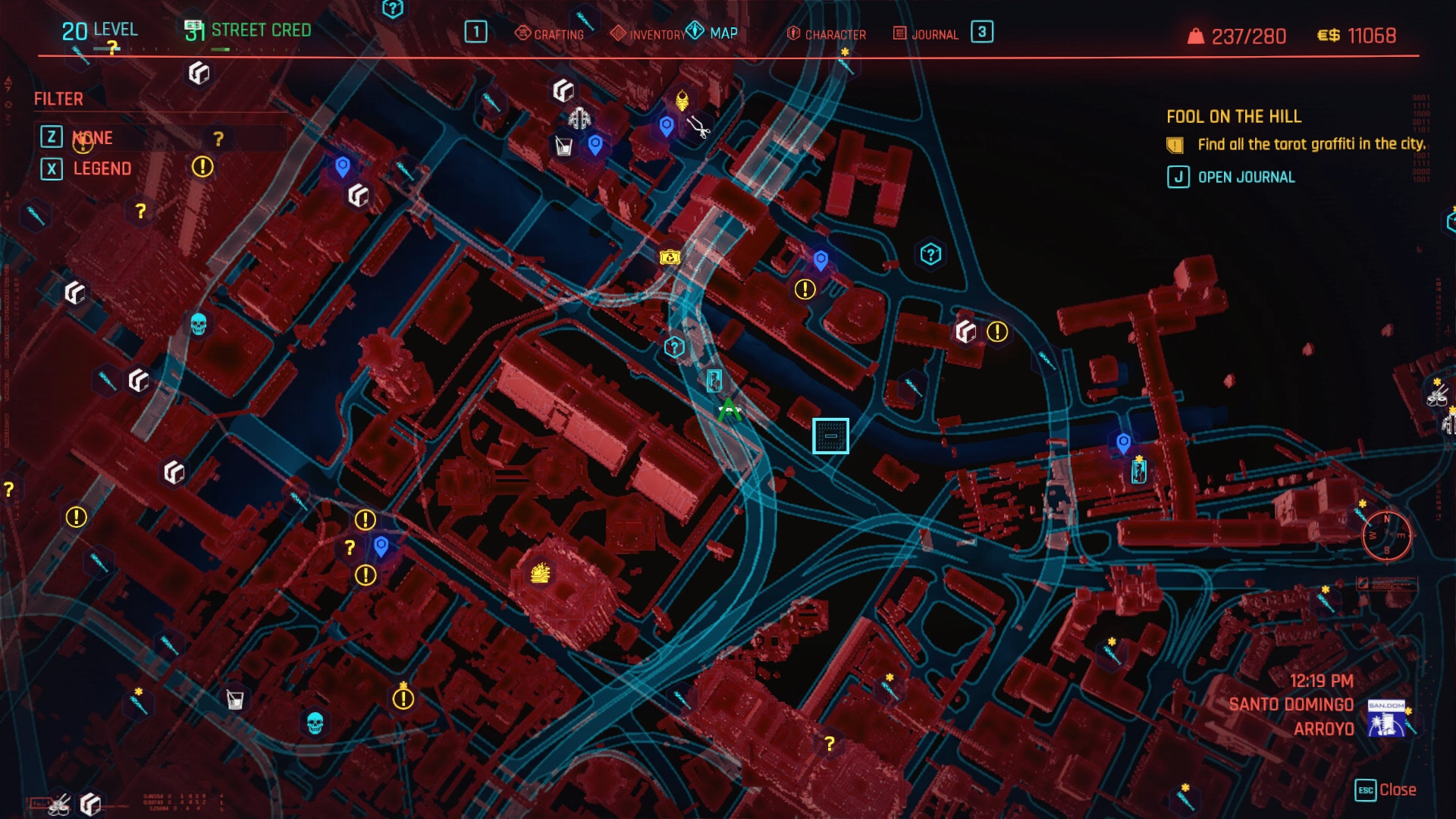Viewport: 1456px width, 819px height.
Task: Click the yellow fist marker on the map
Action: click(x=540, y=573)
